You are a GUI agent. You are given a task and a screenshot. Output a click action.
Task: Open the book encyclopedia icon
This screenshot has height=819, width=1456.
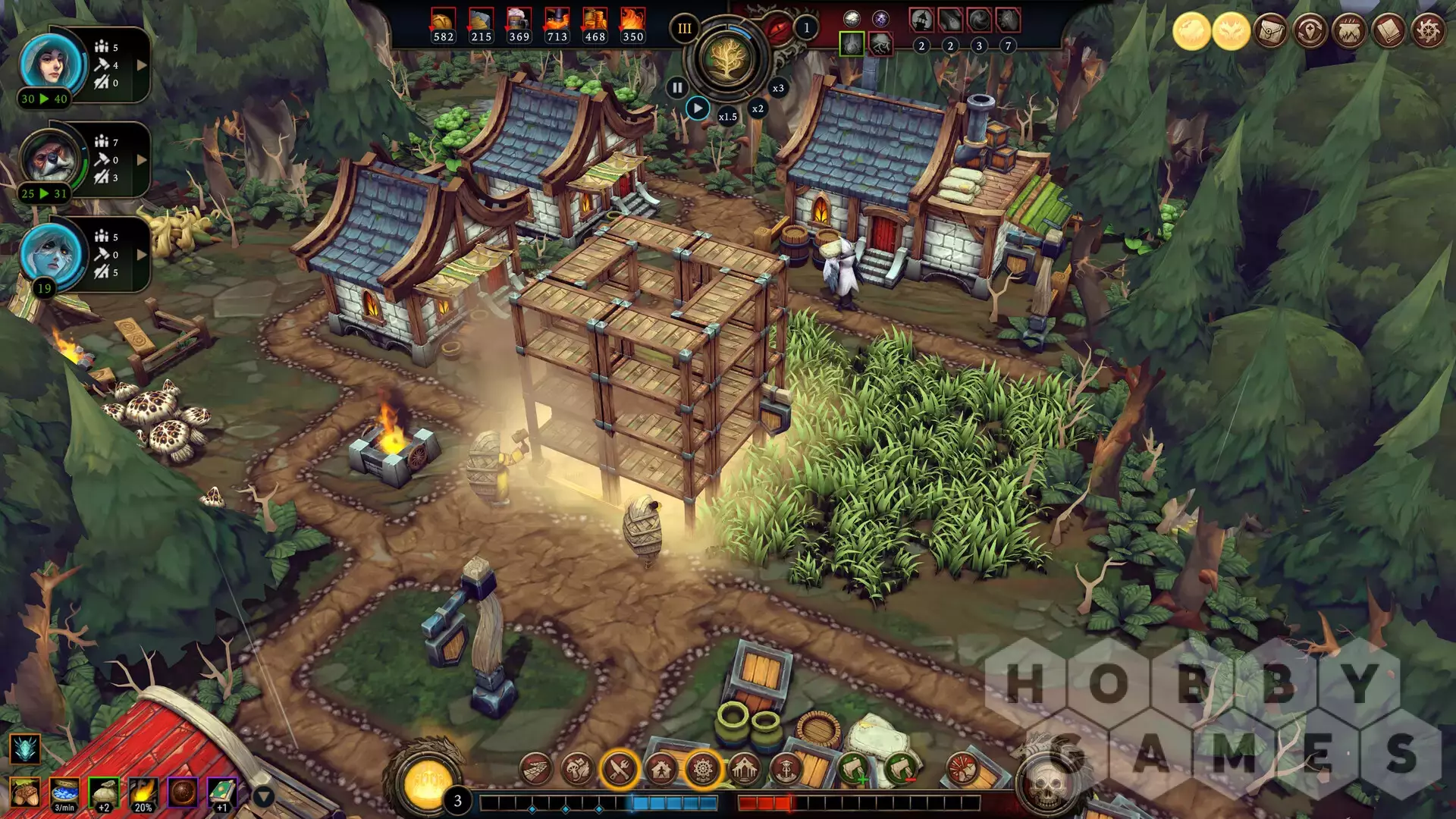pos(1389,32)
